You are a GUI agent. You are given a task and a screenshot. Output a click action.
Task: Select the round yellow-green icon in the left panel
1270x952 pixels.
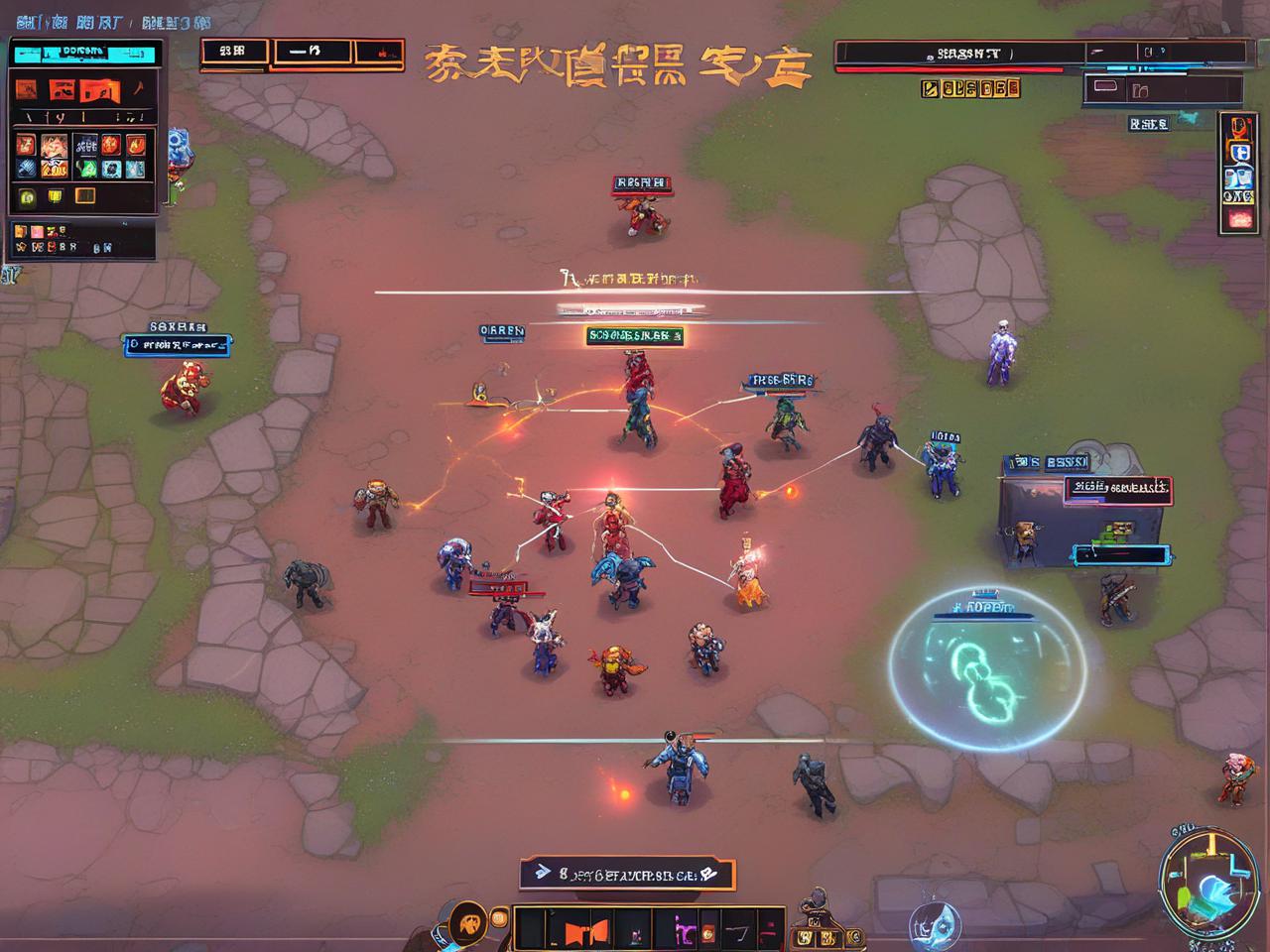(x=28, y=196)
